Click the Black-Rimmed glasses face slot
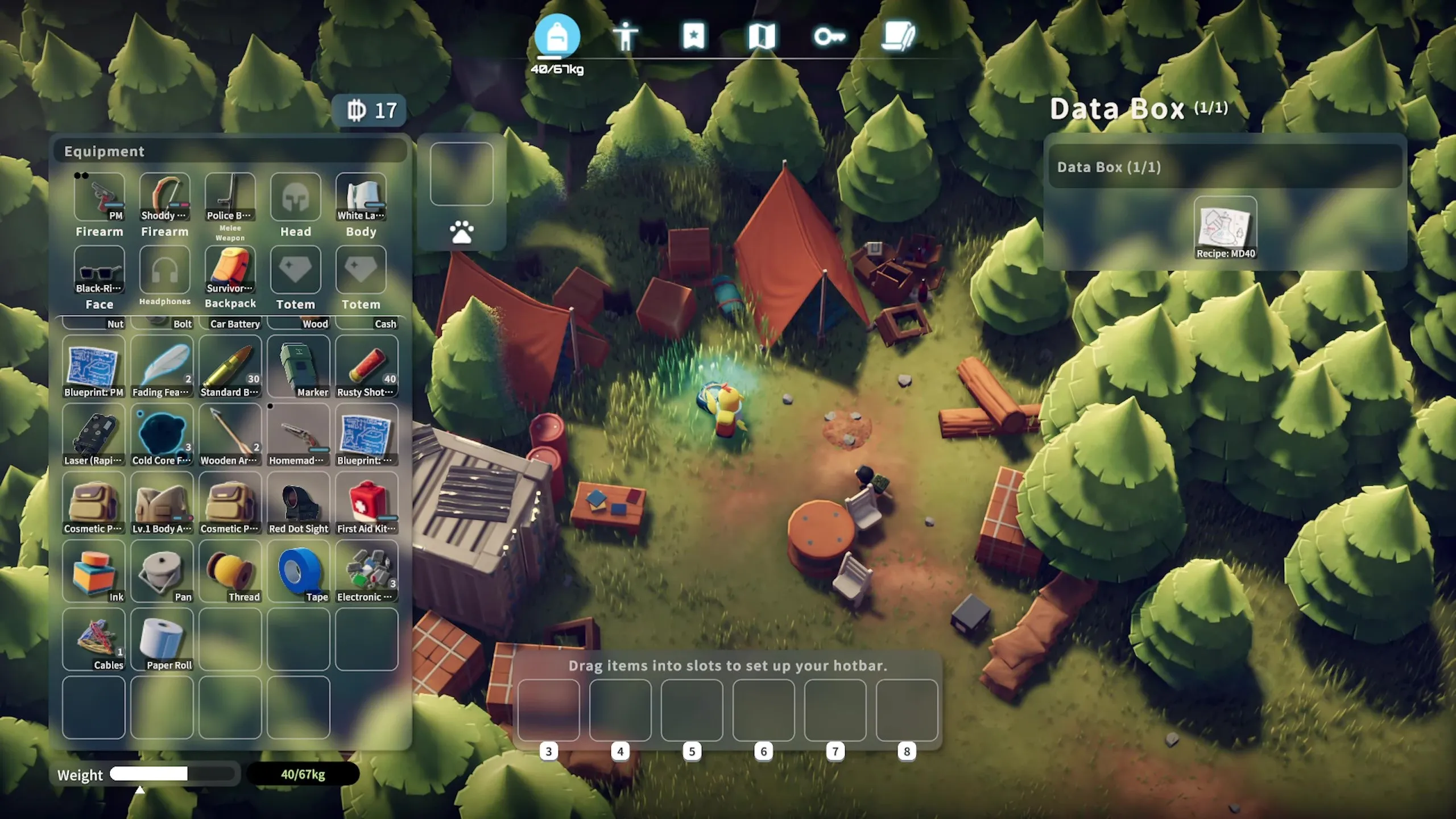 click(100, 270)
